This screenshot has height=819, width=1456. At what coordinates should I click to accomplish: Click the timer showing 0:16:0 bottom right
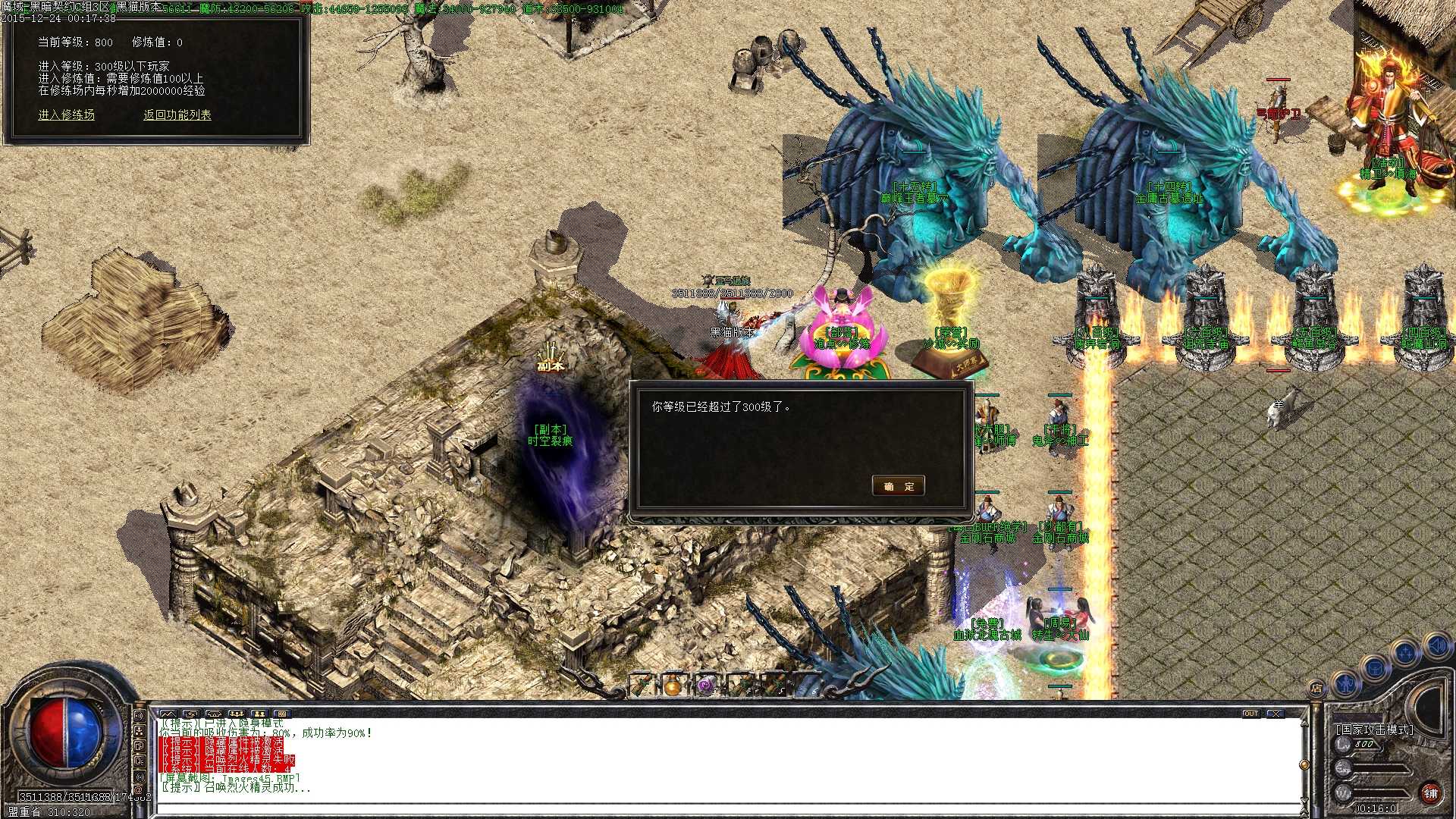(x=1375, y=808)
